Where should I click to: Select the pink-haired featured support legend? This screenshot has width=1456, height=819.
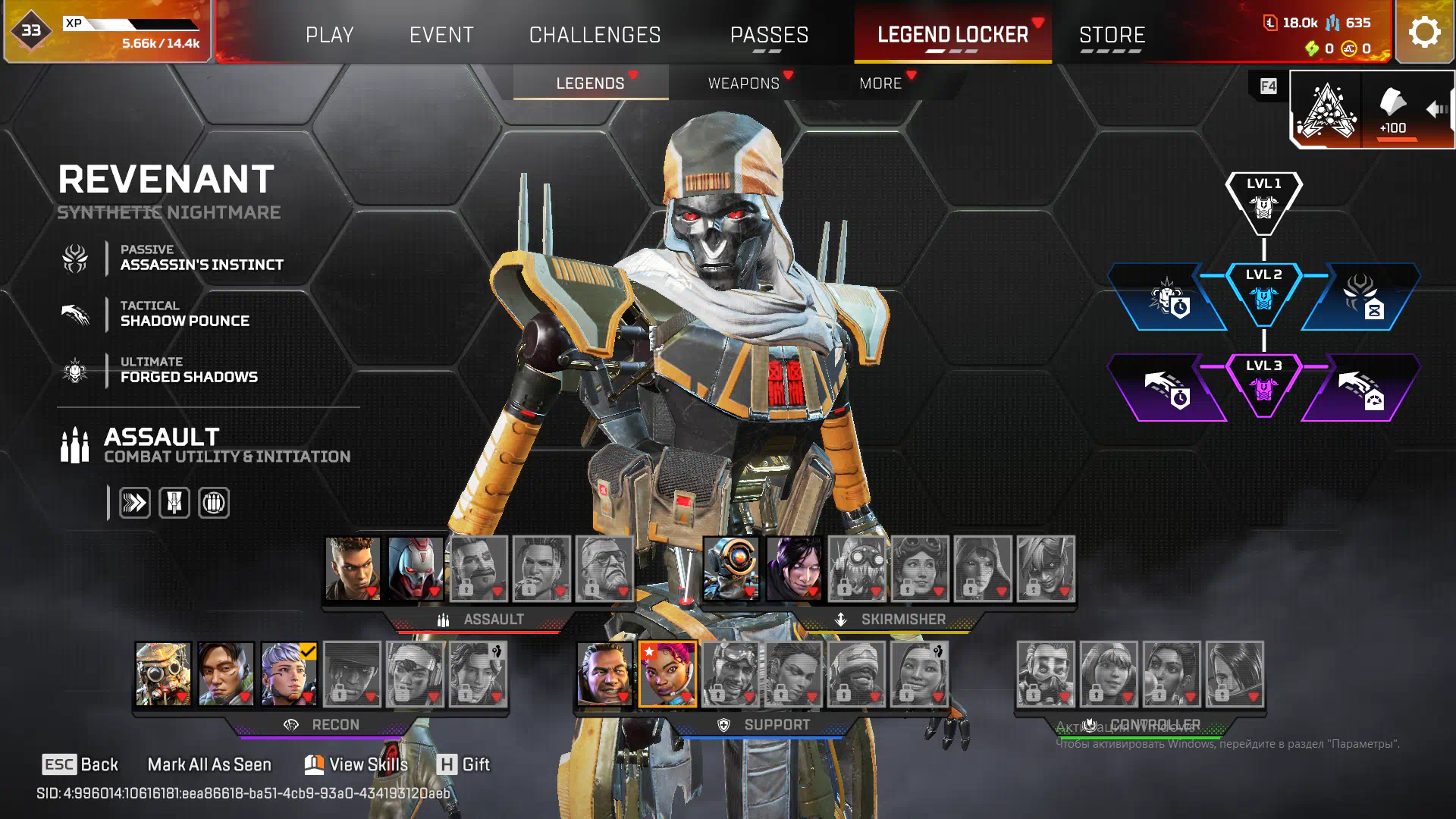(667, 674)
